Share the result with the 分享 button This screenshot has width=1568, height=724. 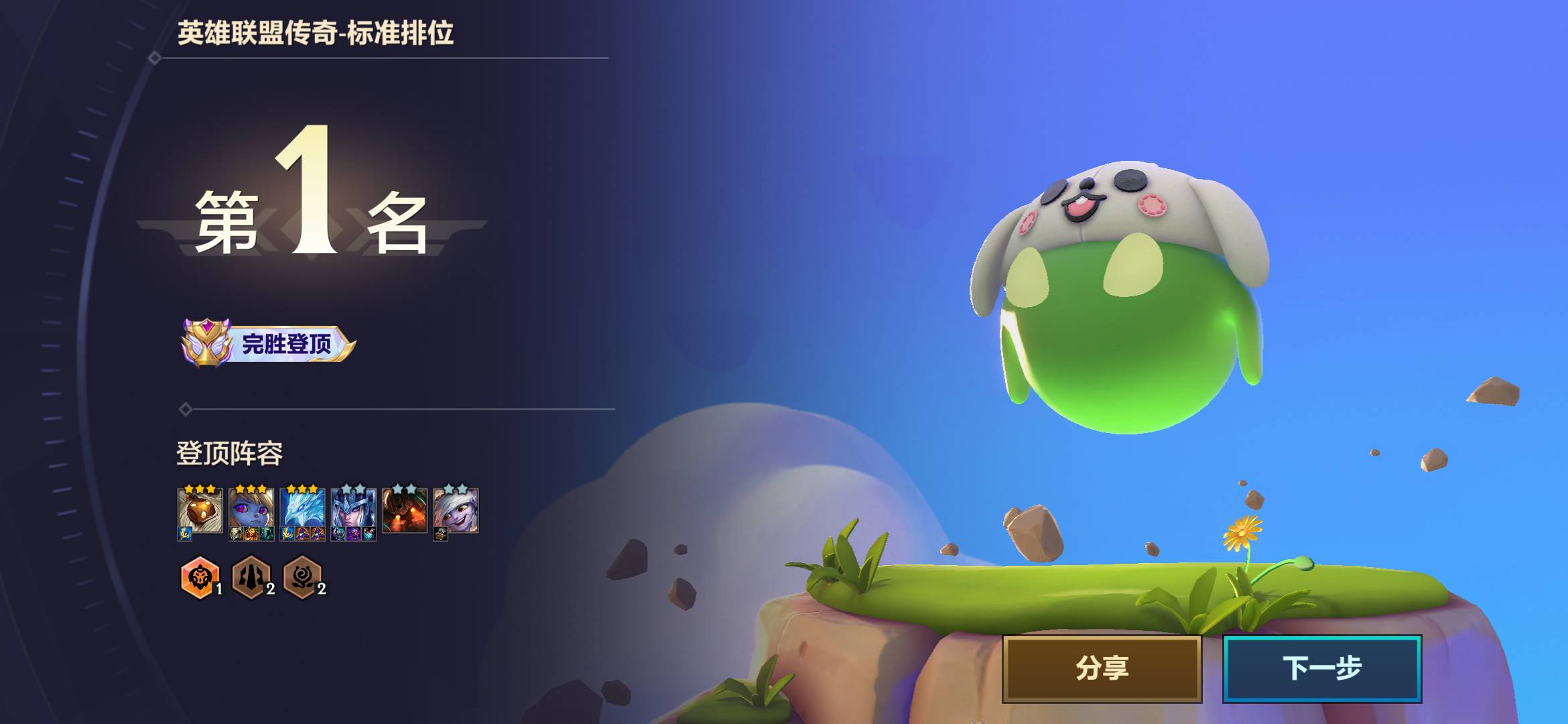pyautogui.click(x=1102, y=668)
